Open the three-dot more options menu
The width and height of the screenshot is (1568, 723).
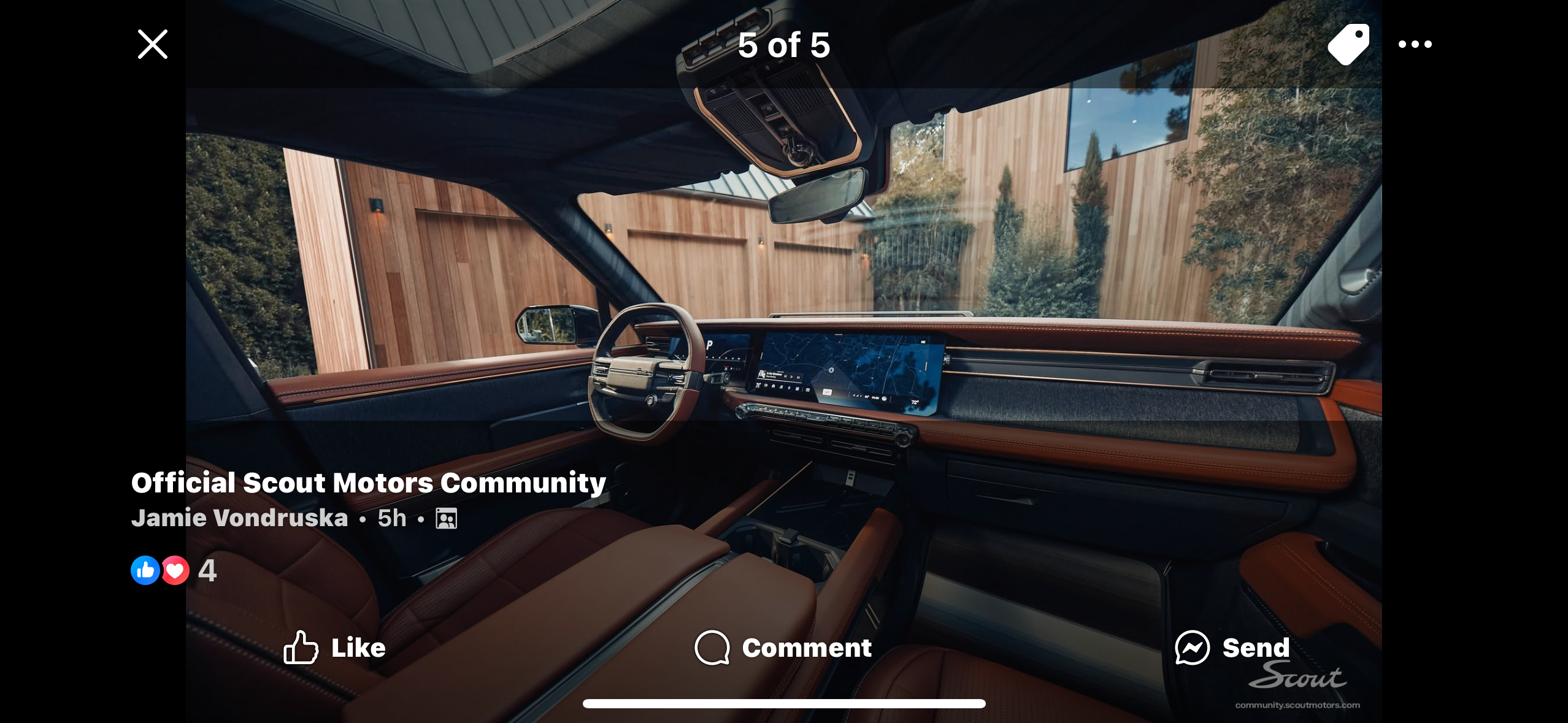point(1415,44)
